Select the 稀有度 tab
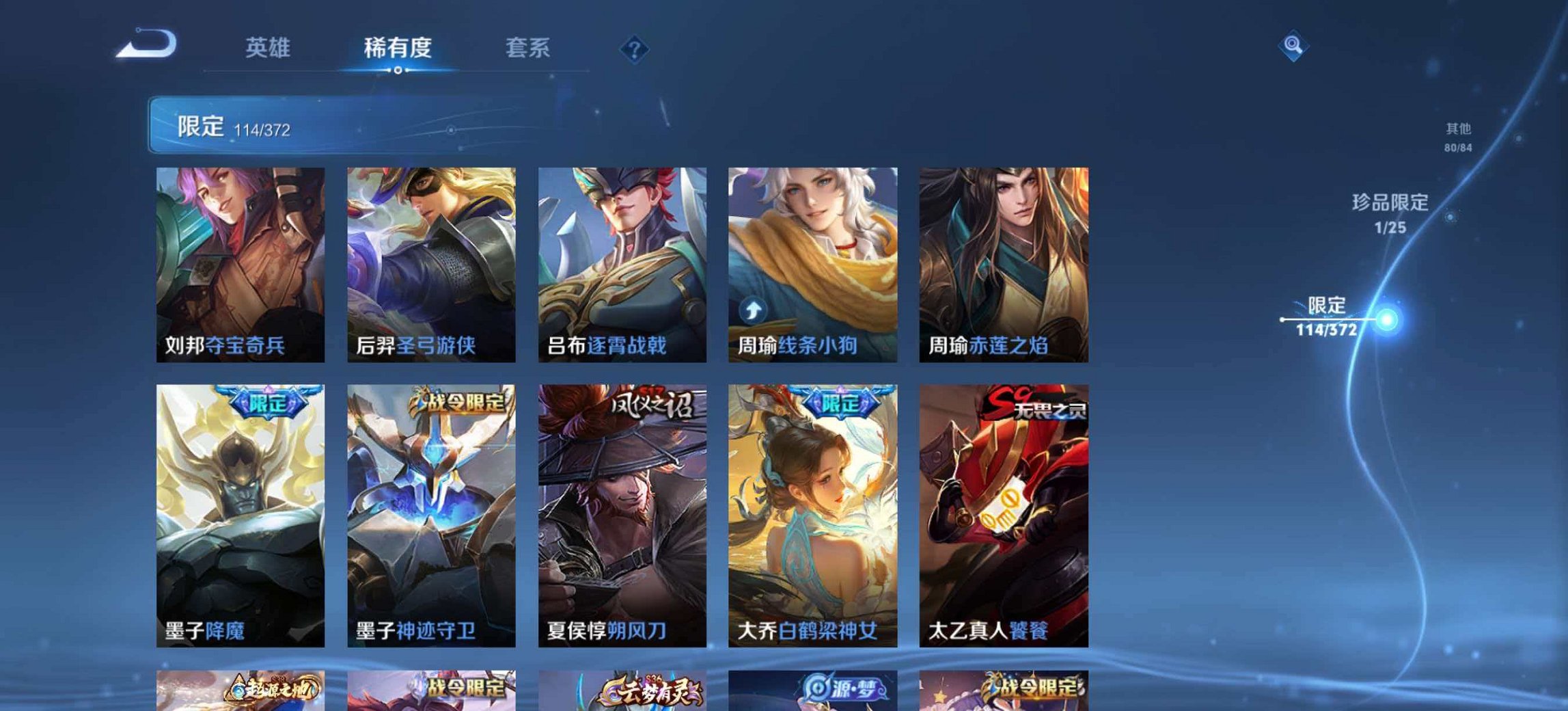This screenshot has height=711, width=1568. 398,48
